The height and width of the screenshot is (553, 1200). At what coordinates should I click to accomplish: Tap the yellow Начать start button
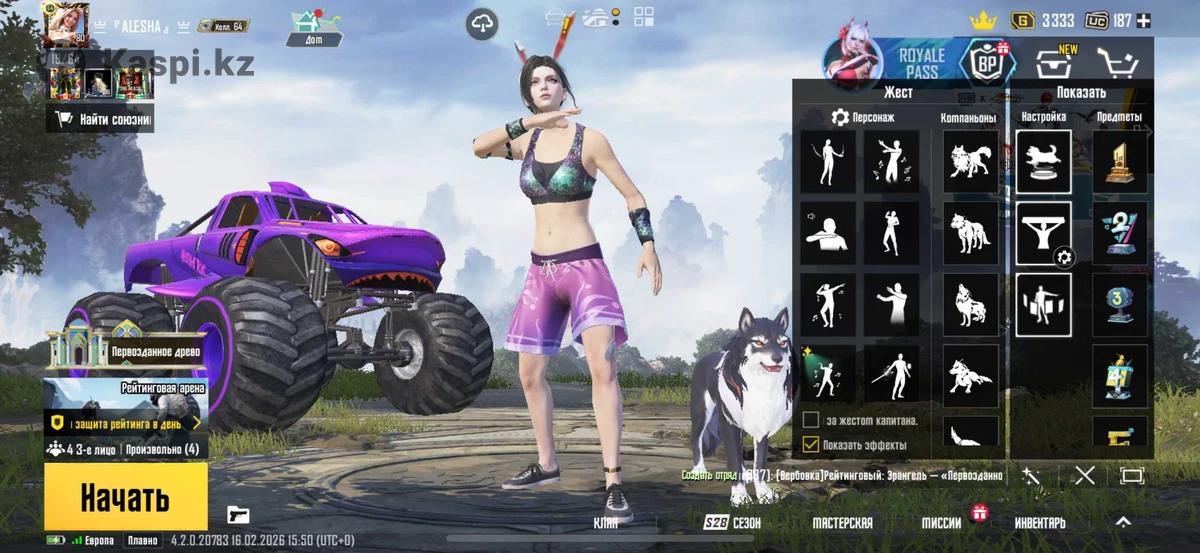point(125,497)
